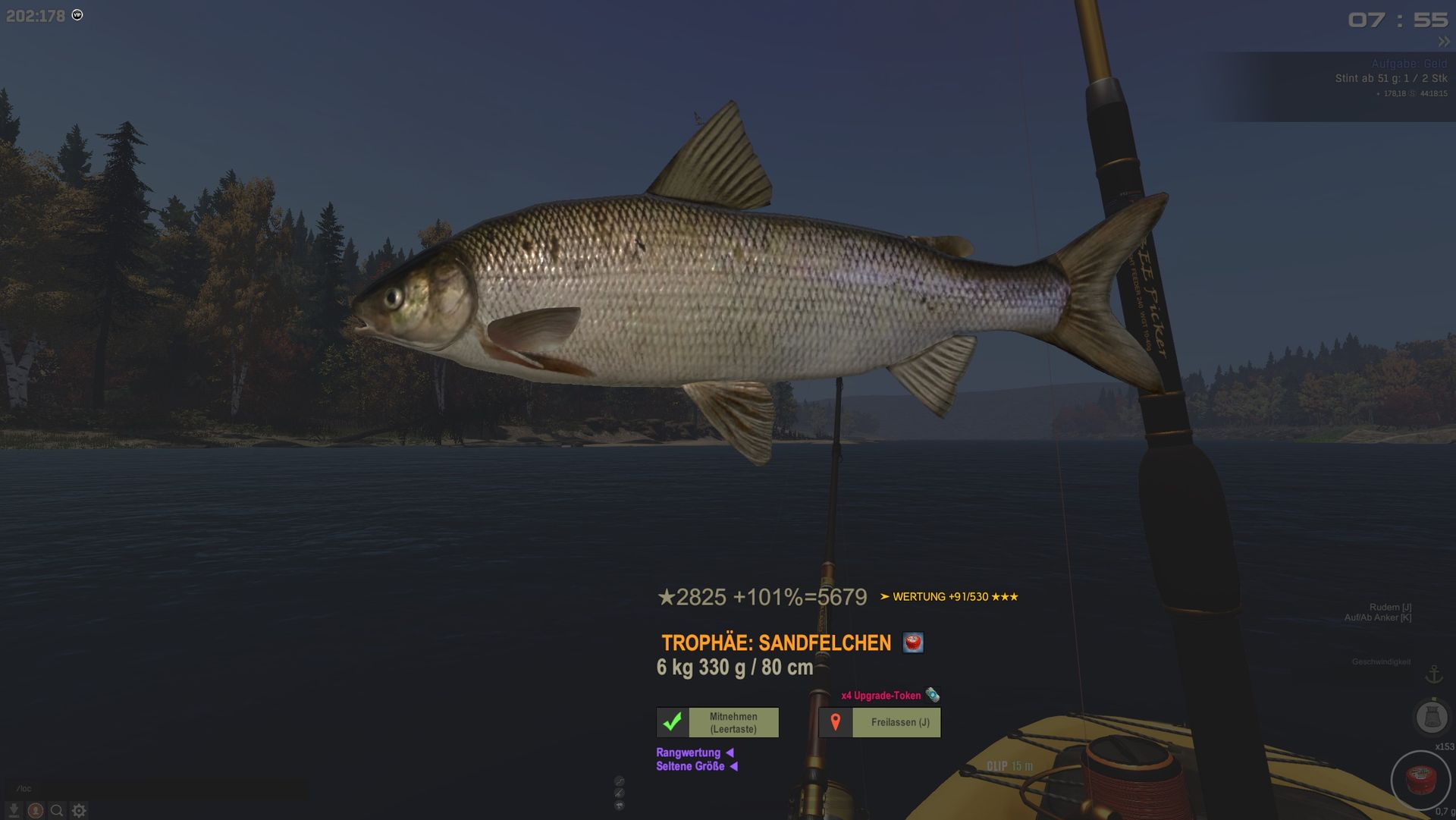Click the red bait icon beside Sandfelchen
This screenshot has width=1456, height=820.
[913, 642]
